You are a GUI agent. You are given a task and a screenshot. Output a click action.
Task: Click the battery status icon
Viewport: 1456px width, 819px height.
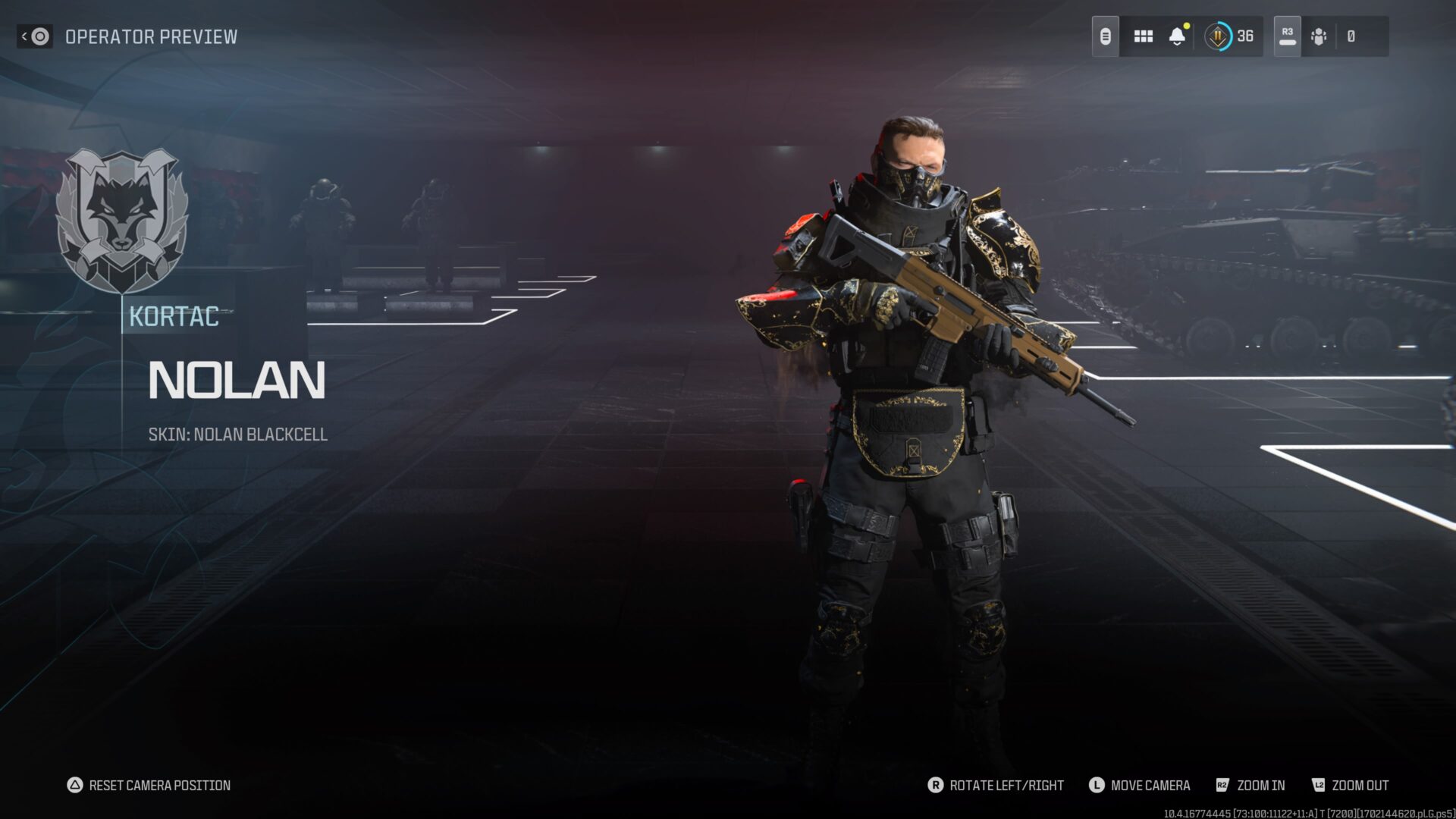[1106, 36]
